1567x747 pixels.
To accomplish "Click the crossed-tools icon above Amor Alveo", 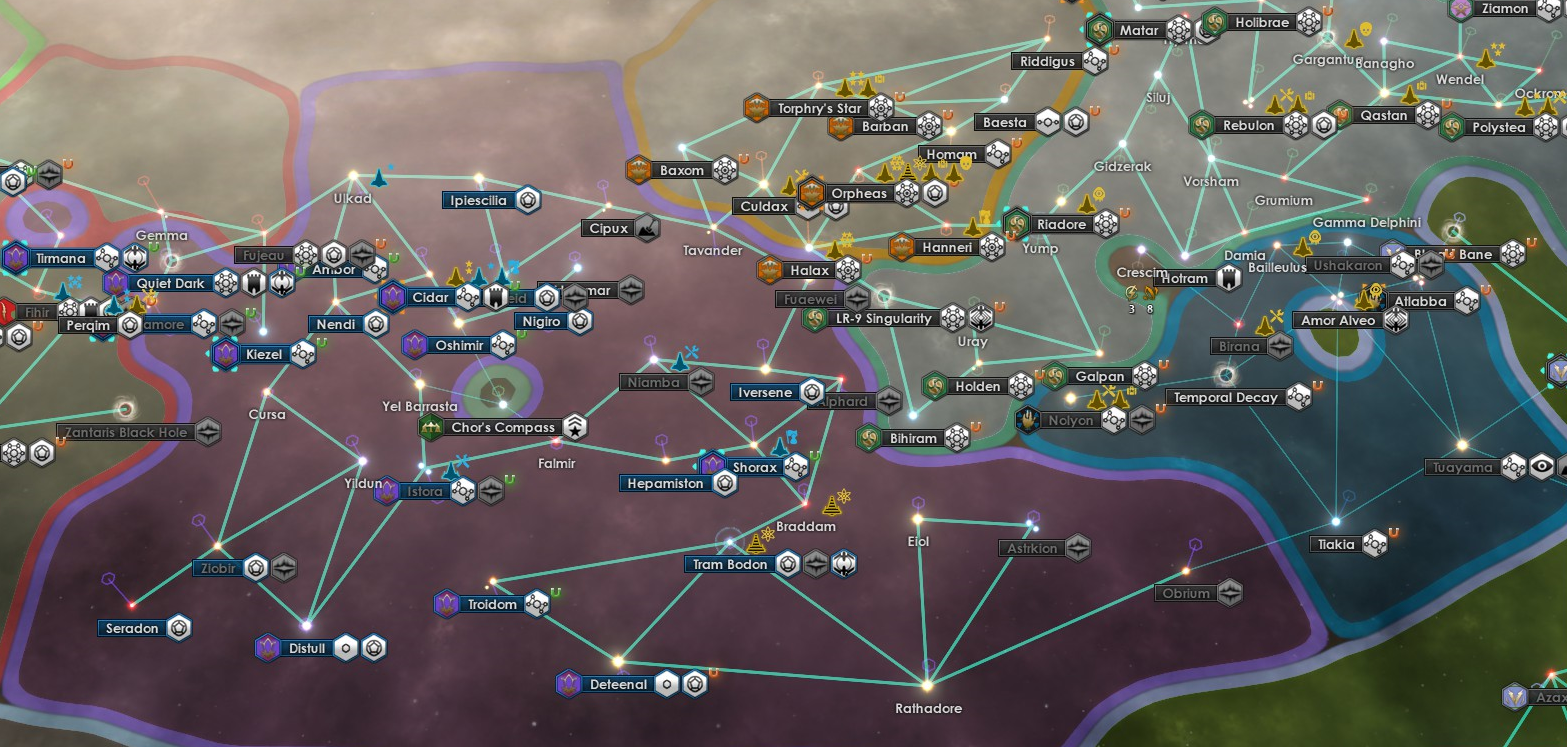I will [1276, 314].
